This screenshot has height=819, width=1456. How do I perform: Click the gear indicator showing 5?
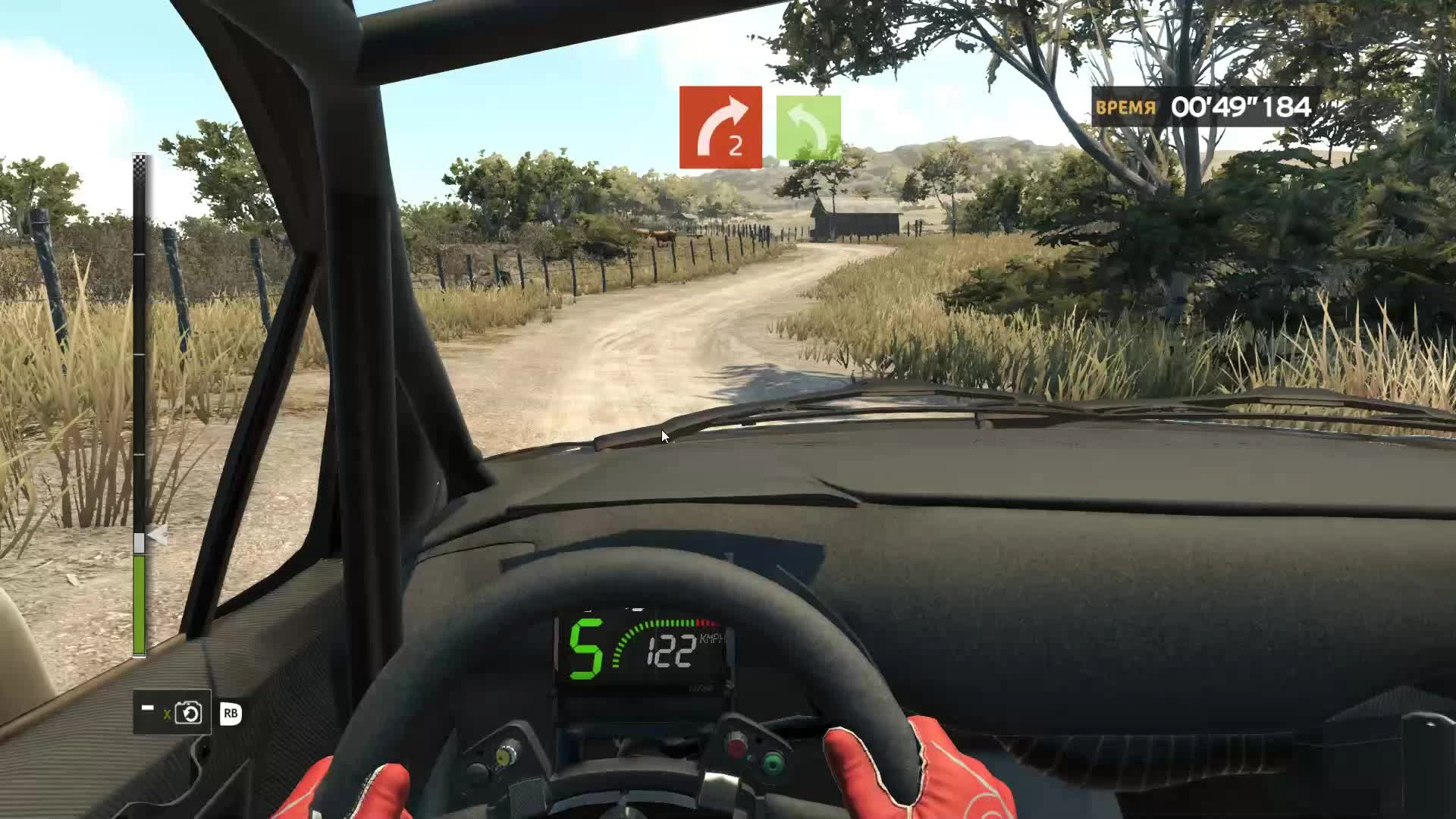point(588,648)
